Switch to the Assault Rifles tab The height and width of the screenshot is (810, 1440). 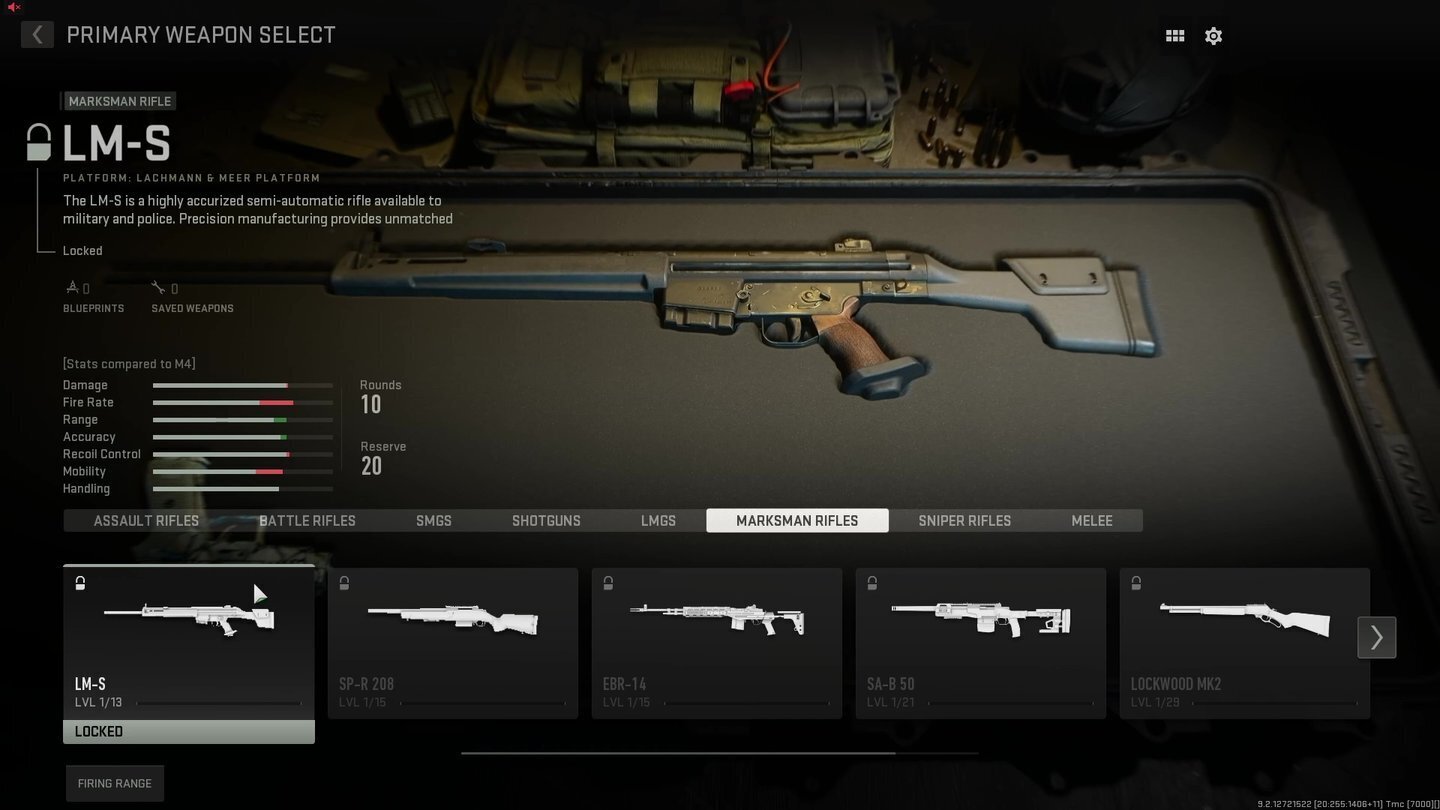click(145, 520)
